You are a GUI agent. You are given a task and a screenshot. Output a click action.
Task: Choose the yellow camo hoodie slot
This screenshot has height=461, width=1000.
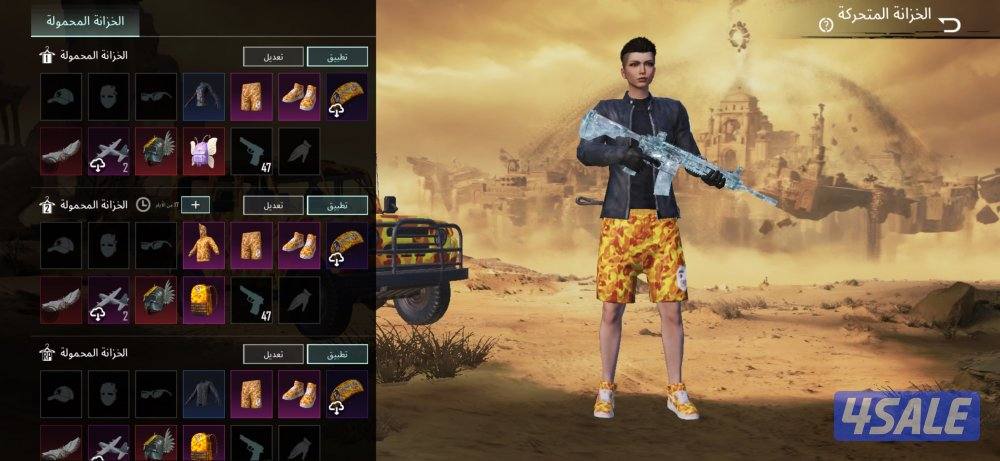204,245
